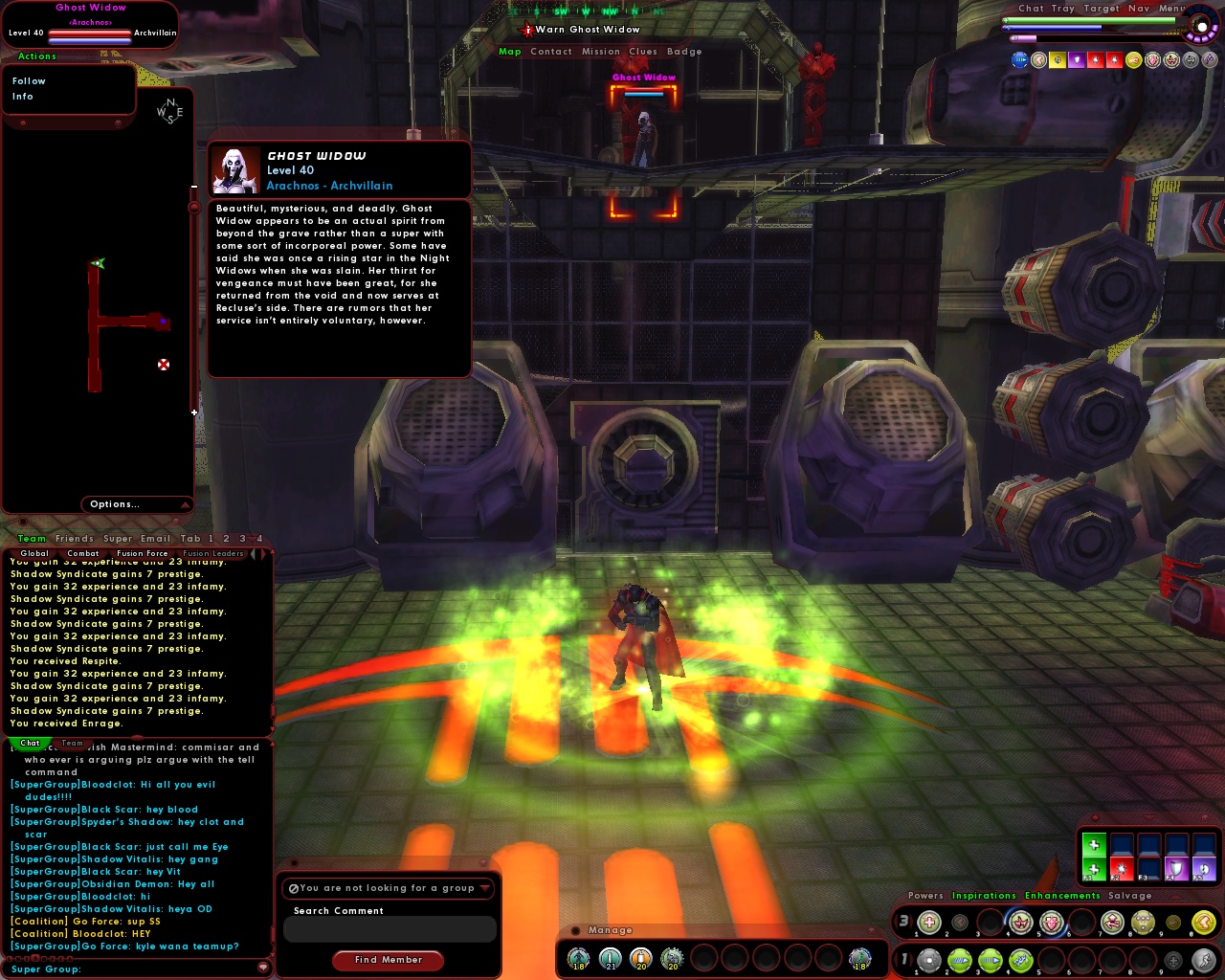Switch to the Fusion Force chat tab
The image size is (1225, 980).
click(x=142, y=553)
